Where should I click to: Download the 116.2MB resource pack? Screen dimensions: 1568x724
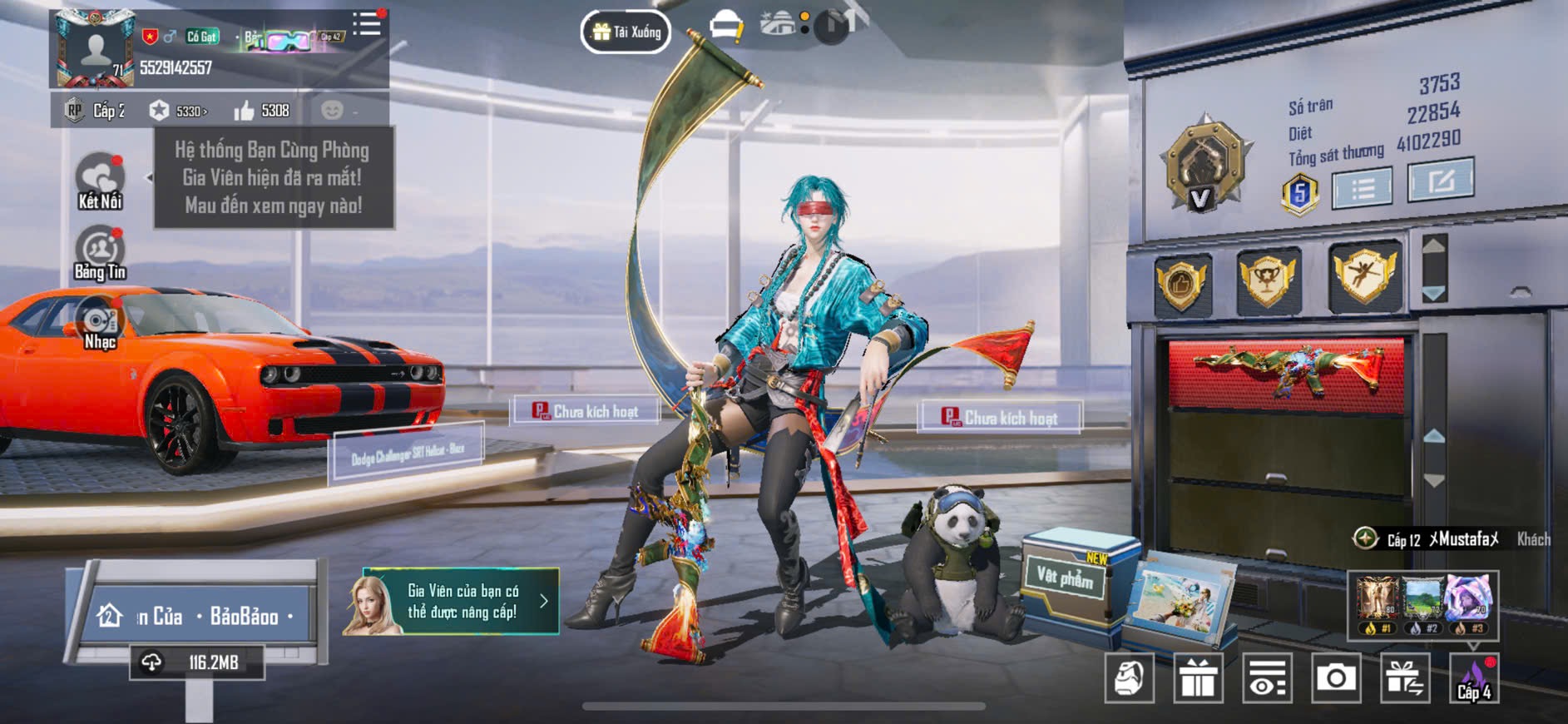click(197, 662)
